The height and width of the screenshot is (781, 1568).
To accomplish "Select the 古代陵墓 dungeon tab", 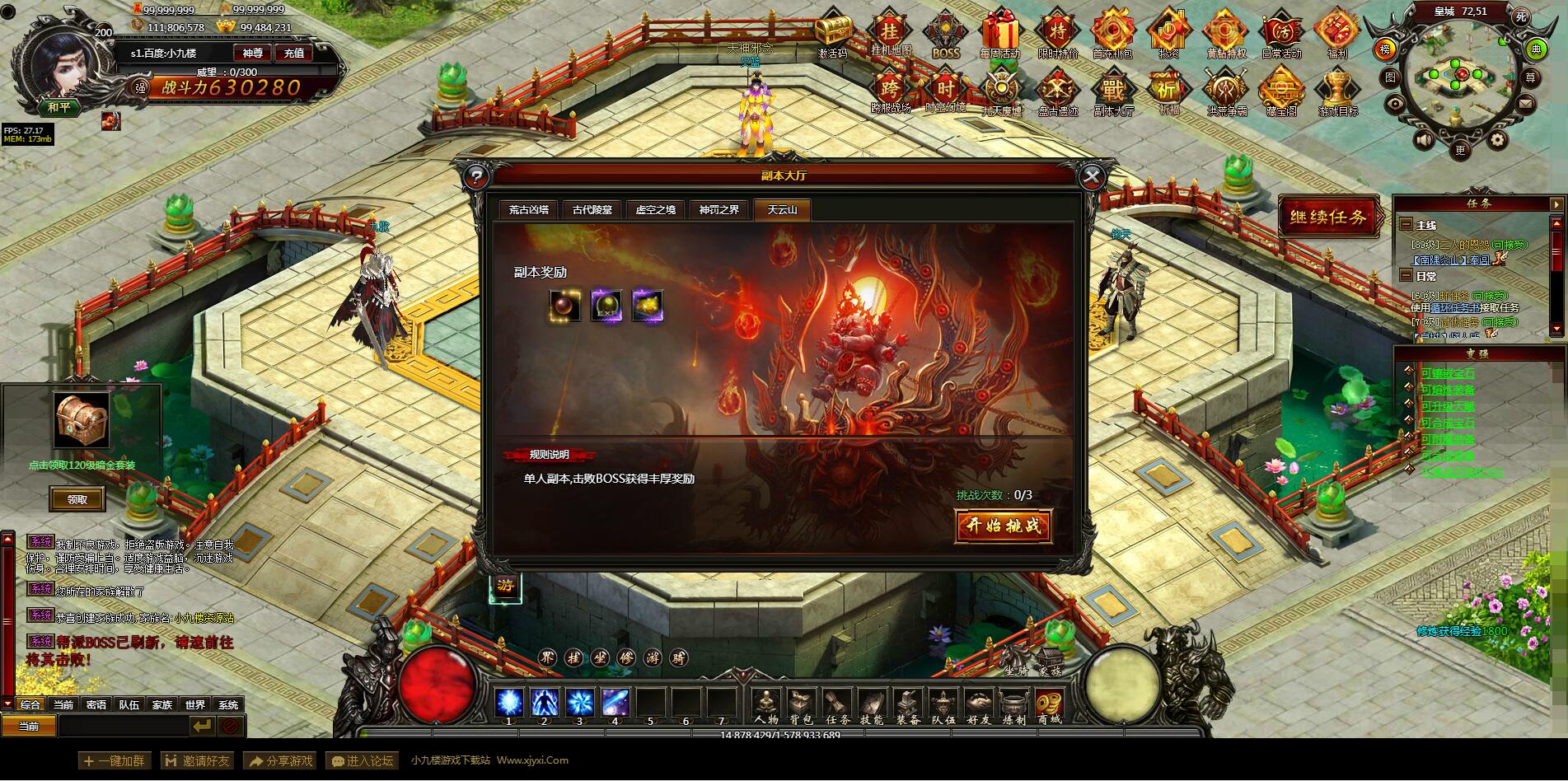I will pyautogui.click(x=592, y=210).
